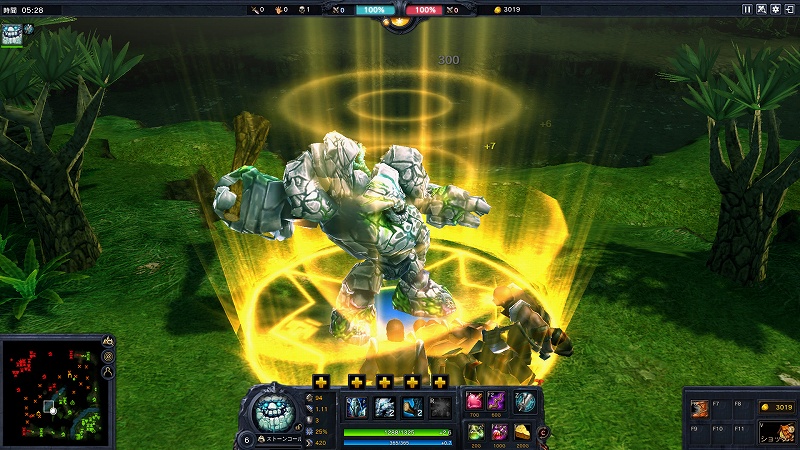Click the exit icon in the top-right corner
The width and height of the screenshot is (800, 450).
pyautogui.click(x=790, y=9)
